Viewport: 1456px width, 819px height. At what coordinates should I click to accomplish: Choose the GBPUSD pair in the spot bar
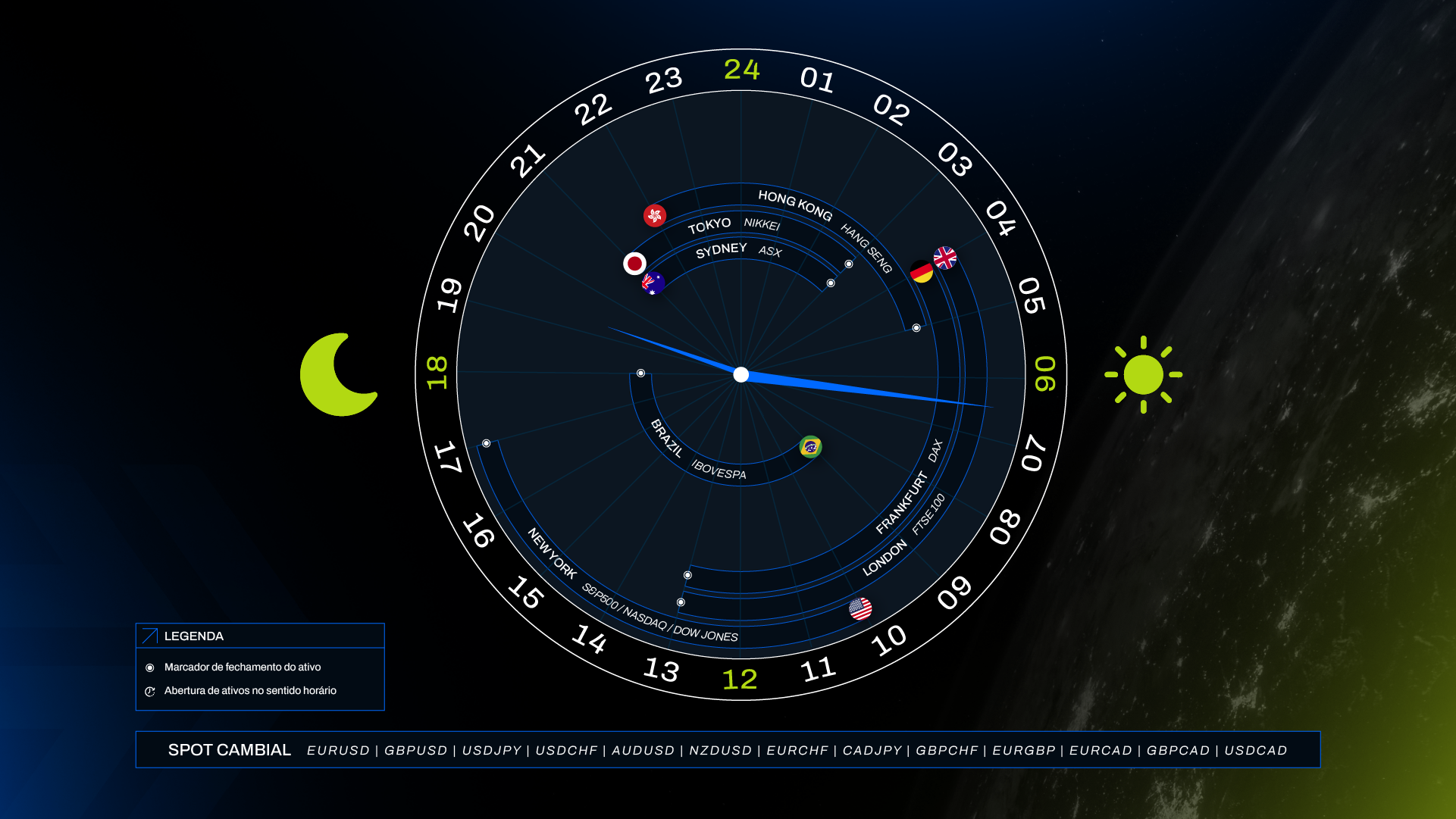(416, 750)
